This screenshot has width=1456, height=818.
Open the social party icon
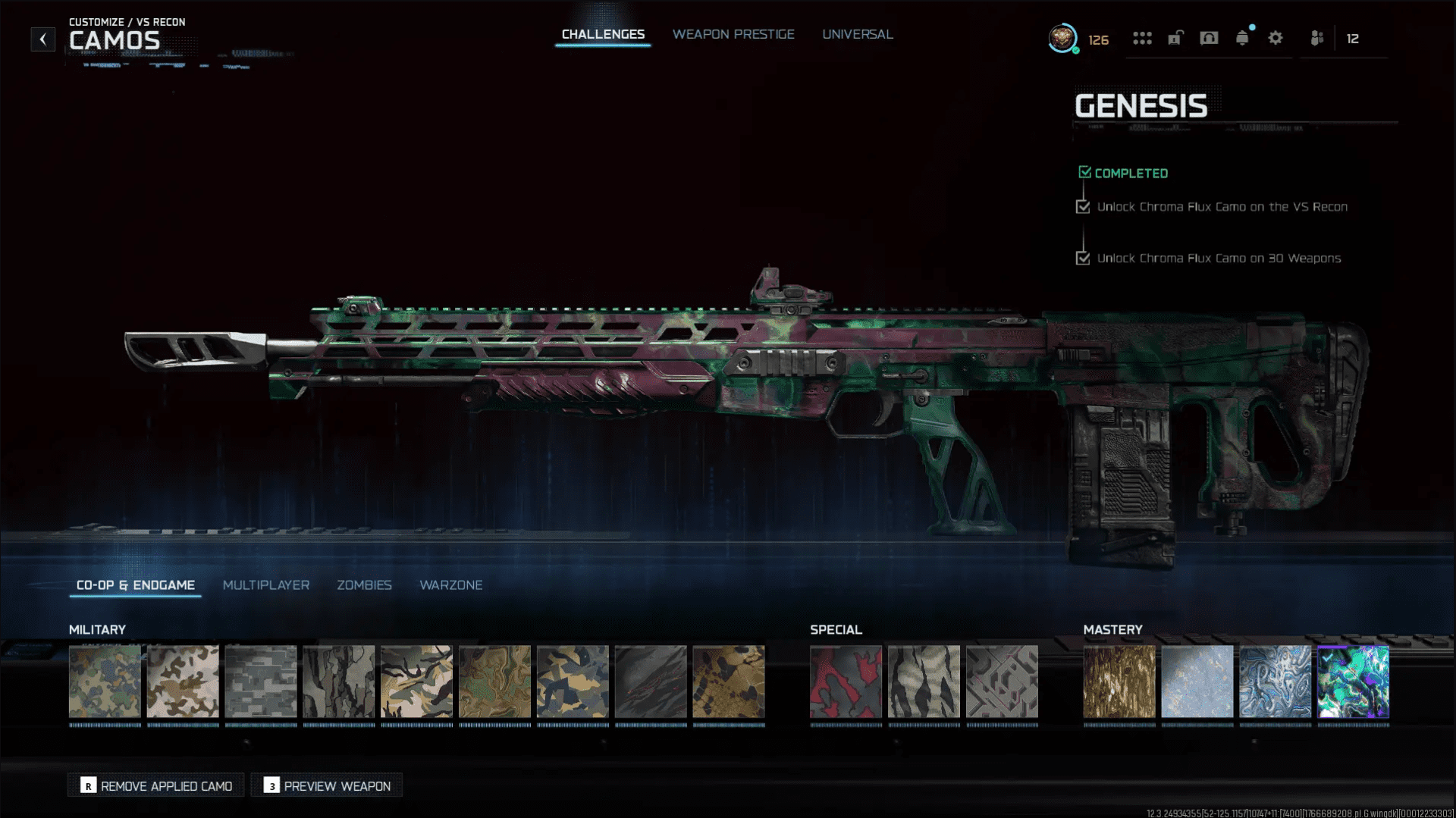(x=1317, y=38)
